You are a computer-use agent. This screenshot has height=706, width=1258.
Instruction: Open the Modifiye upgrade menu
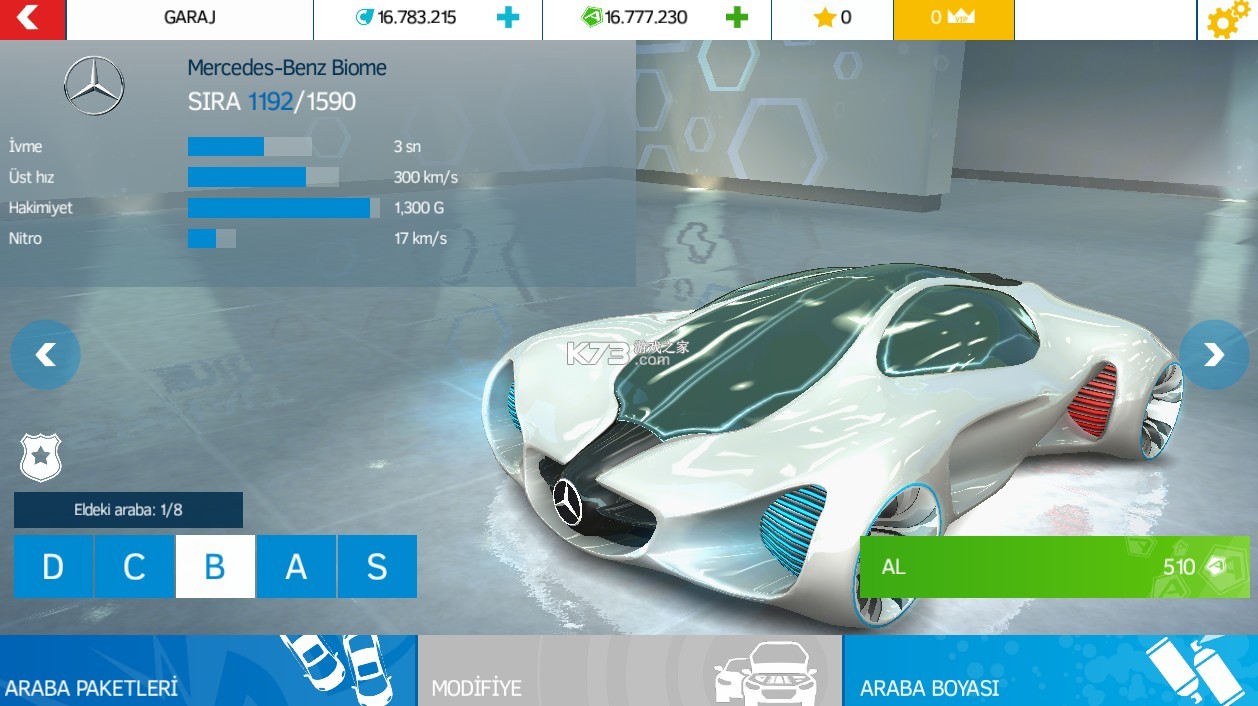click(630, 671)
